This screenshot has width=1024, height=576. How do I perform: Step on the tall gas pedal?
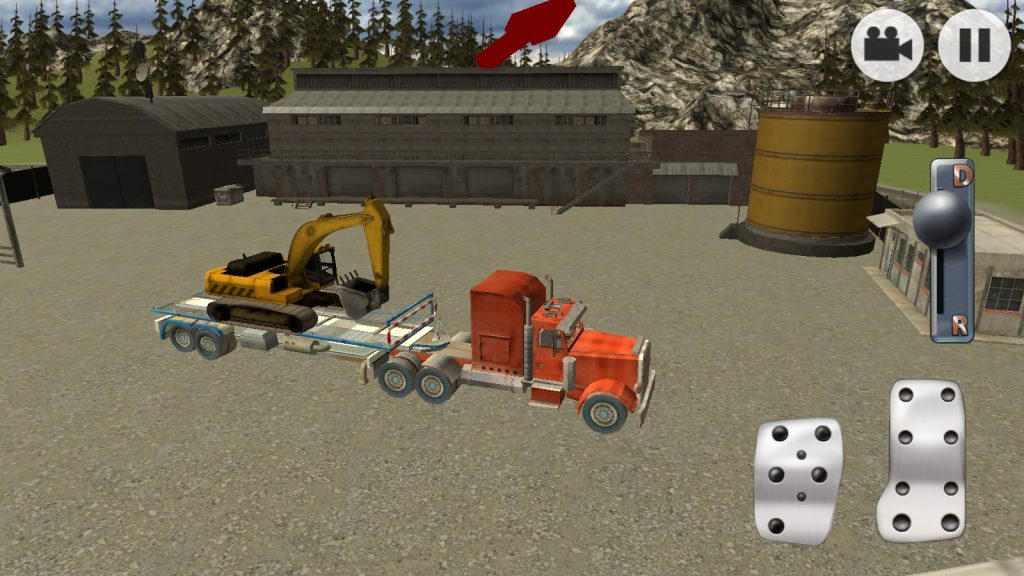921,459
